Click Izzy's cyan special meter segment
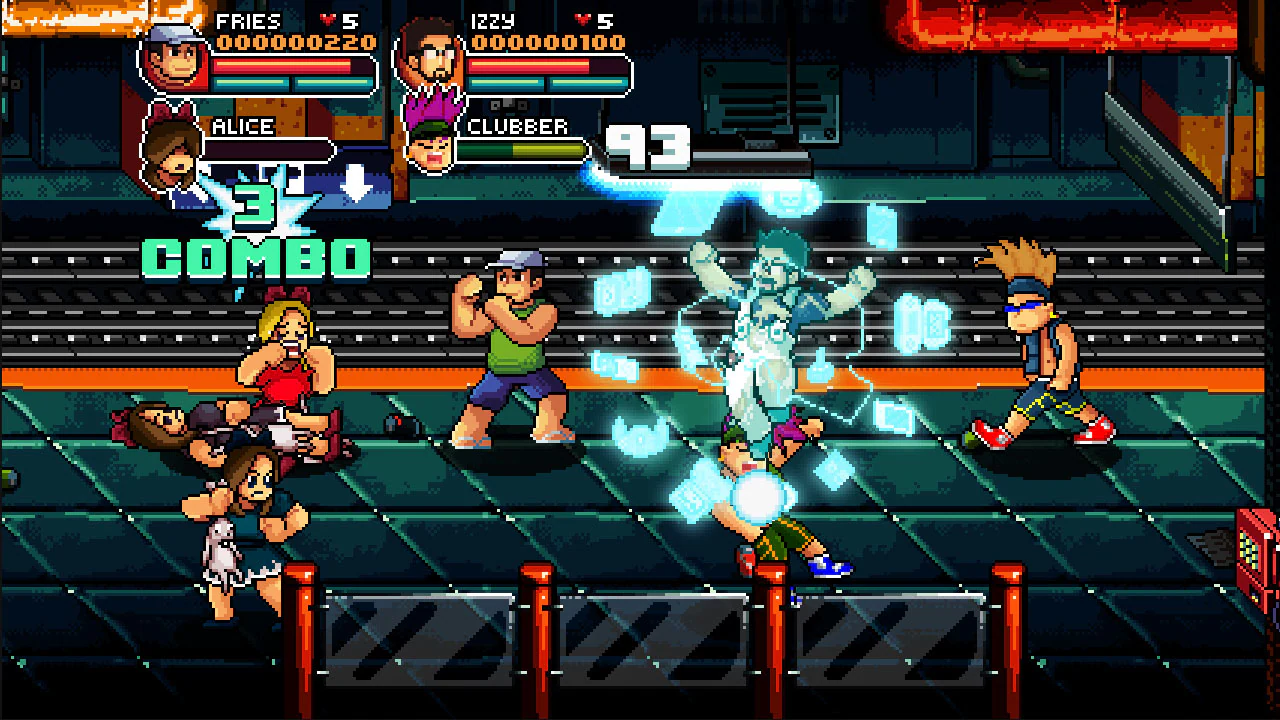 [506, 83]
